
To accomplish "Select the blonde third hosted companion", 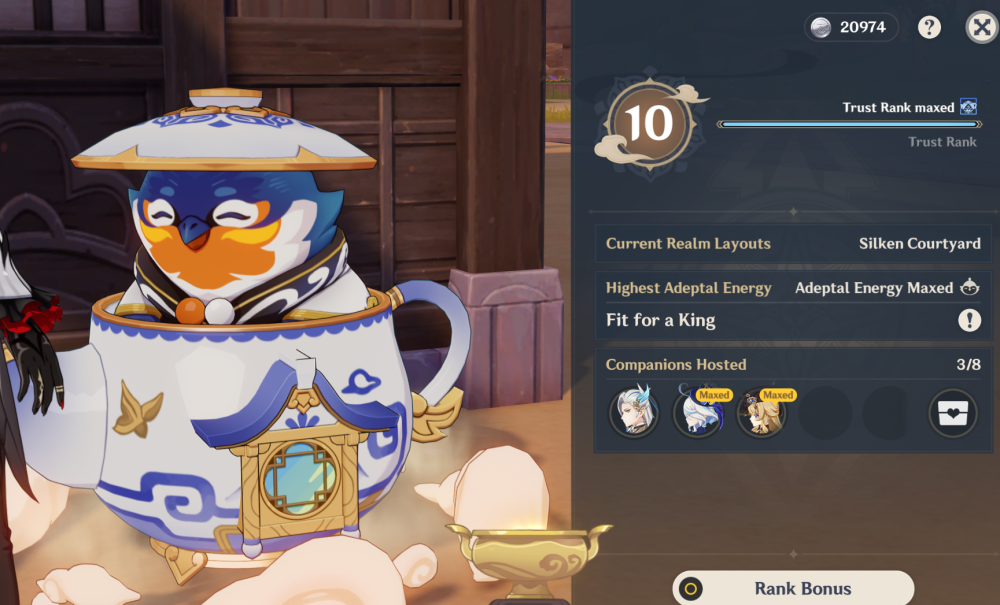I will [x=761, y=413].
